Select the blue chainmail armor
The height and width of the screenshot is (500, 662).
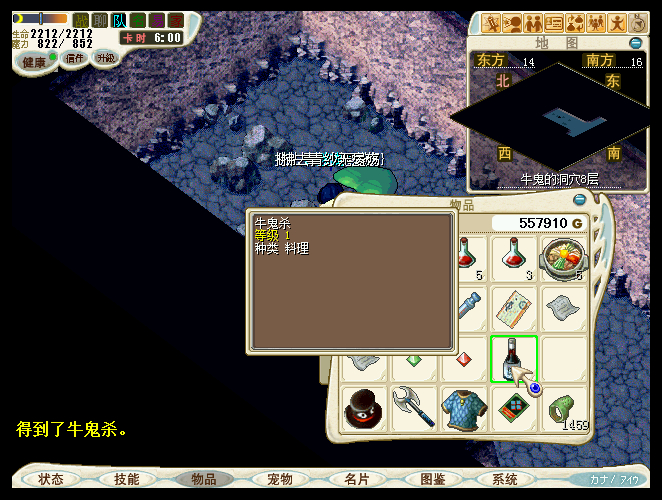click(x=464, y=409)
